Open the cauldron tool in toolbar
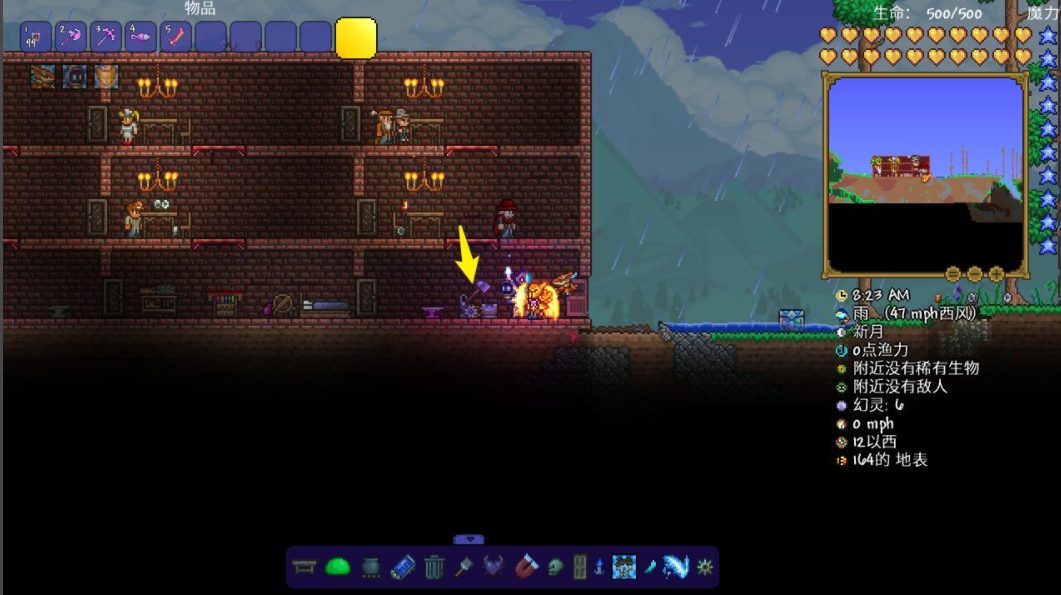 coord(370,567)
